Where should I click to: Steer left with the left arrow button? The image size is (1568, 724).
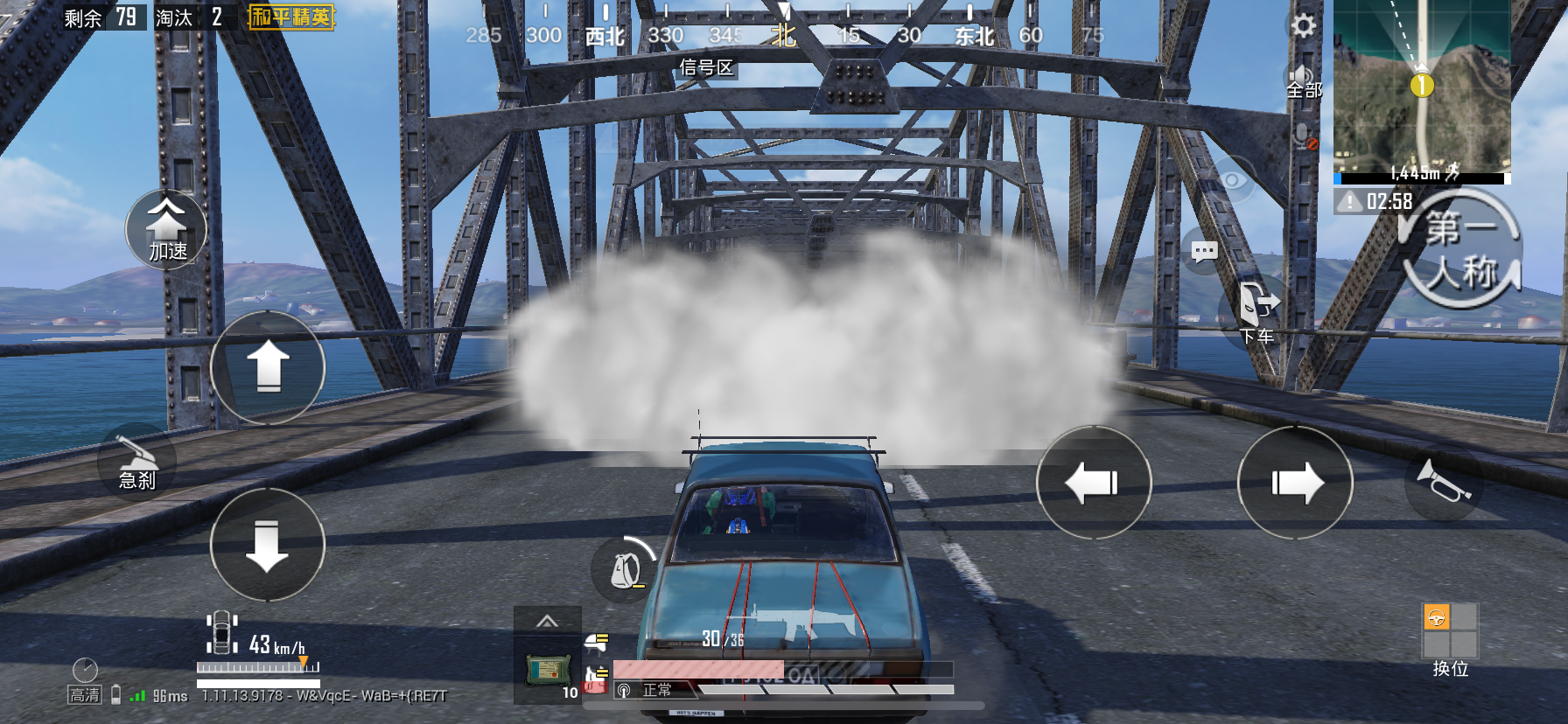[x=1093, y=483]
